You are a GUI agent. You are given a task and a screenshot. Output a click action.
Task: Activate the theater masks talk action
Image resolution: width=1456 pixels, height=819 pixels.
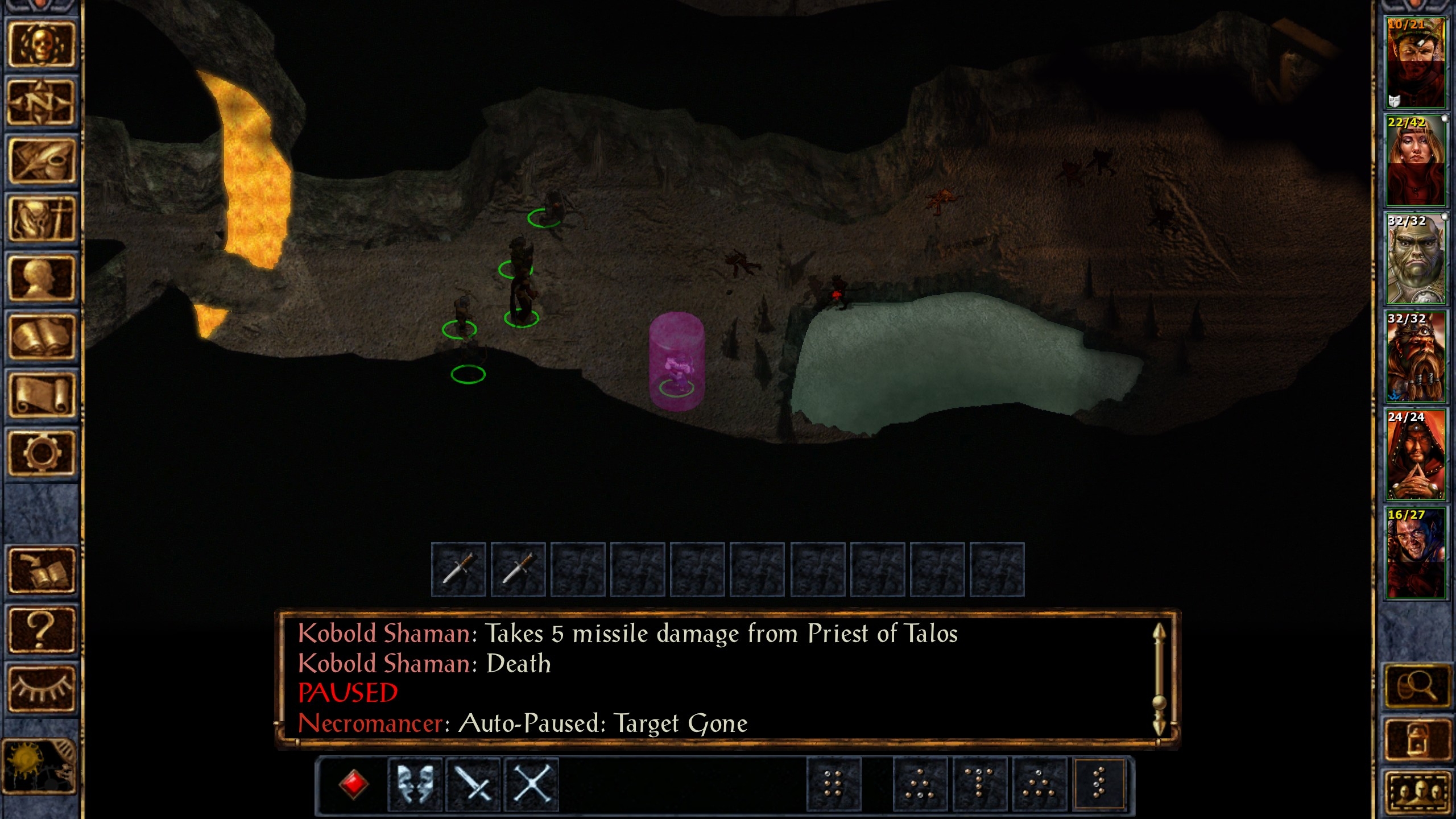[415, 784]
